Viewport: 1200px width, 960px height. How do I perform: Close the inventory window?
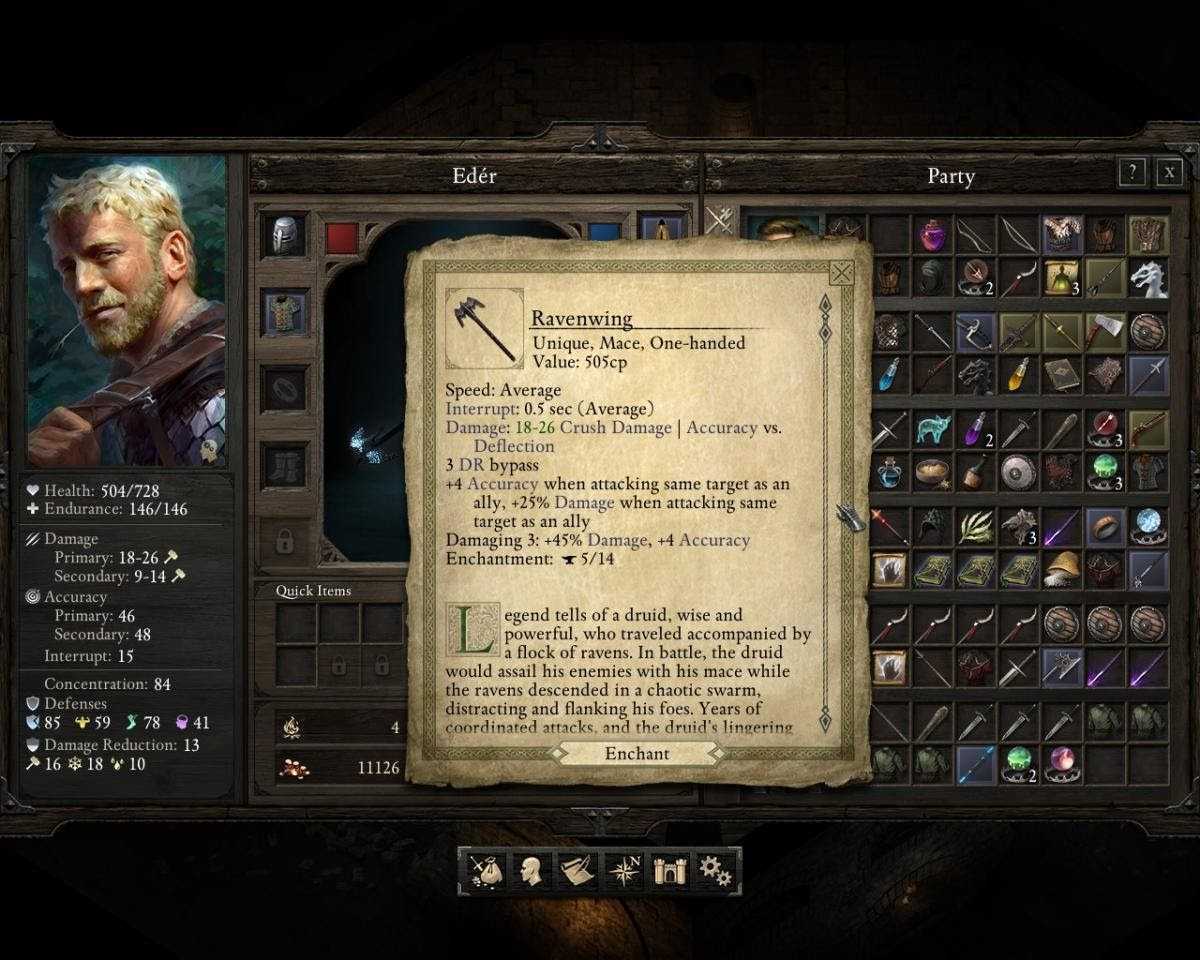(x=1169, y=173)
